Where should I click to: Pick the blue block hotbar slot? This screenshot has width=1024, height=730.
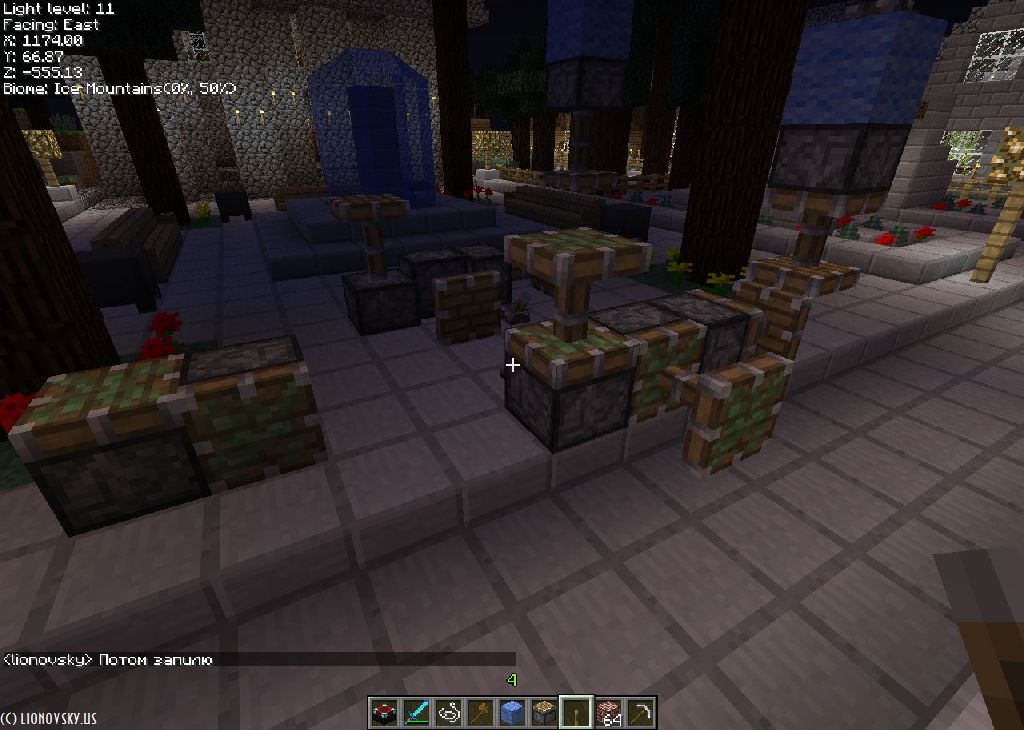point(512,712)
